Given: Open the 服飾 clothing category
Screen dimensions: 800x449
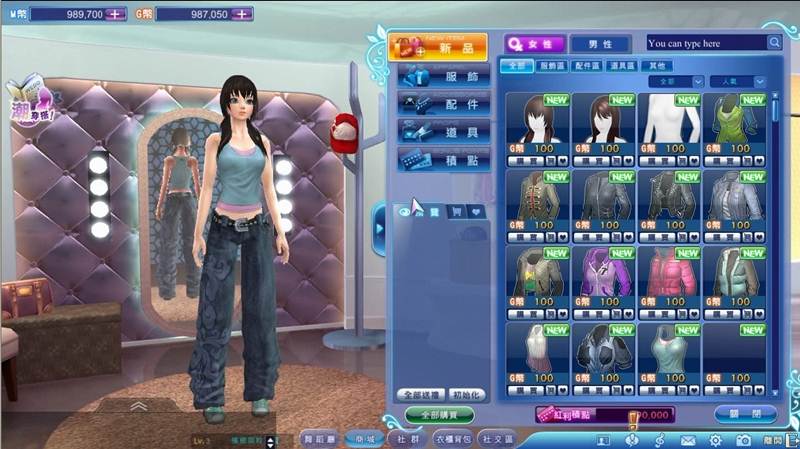Looking at the screenshot, I should pos(443,76).
